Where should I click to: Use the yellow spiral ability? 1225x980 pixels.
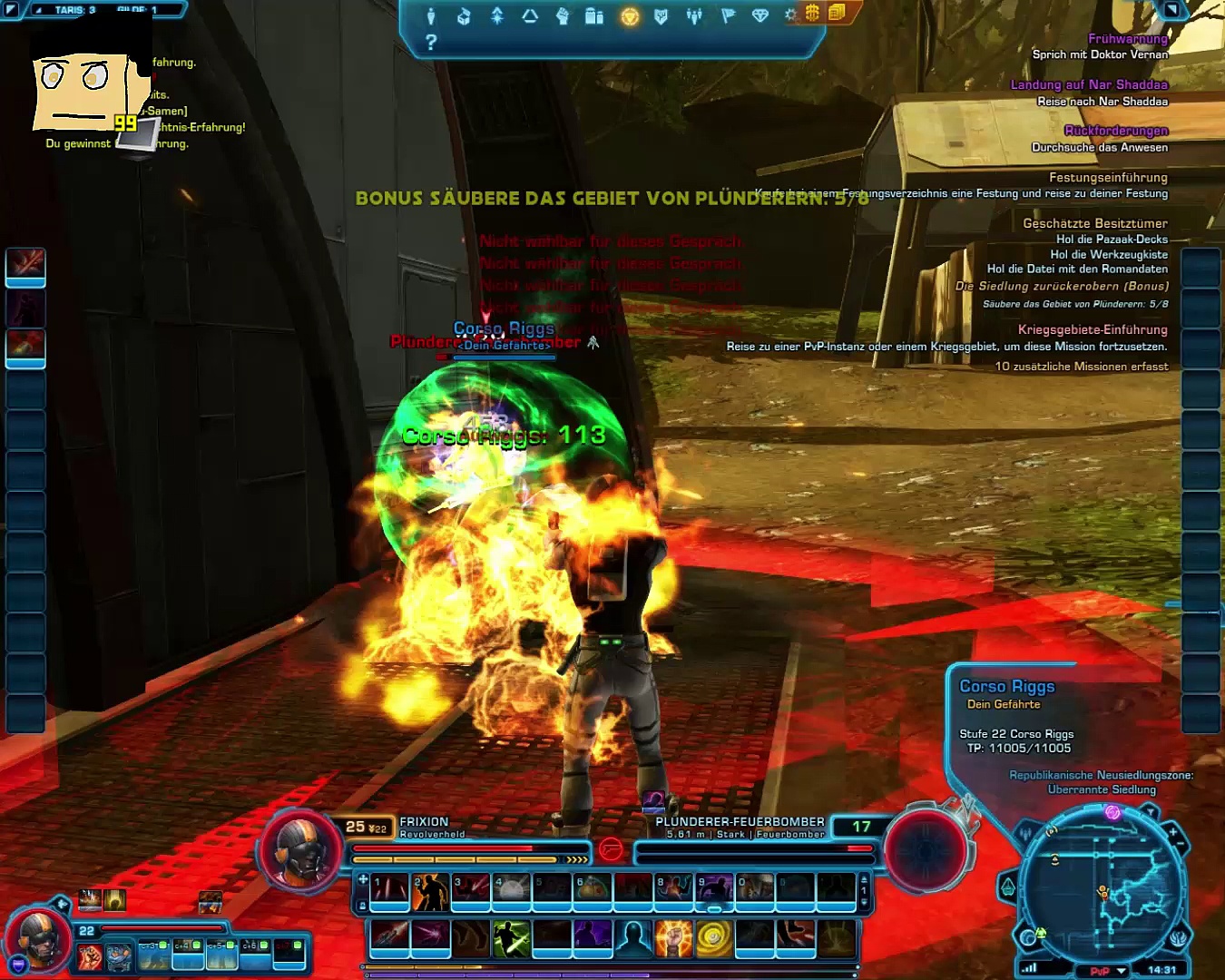[714, 938]
